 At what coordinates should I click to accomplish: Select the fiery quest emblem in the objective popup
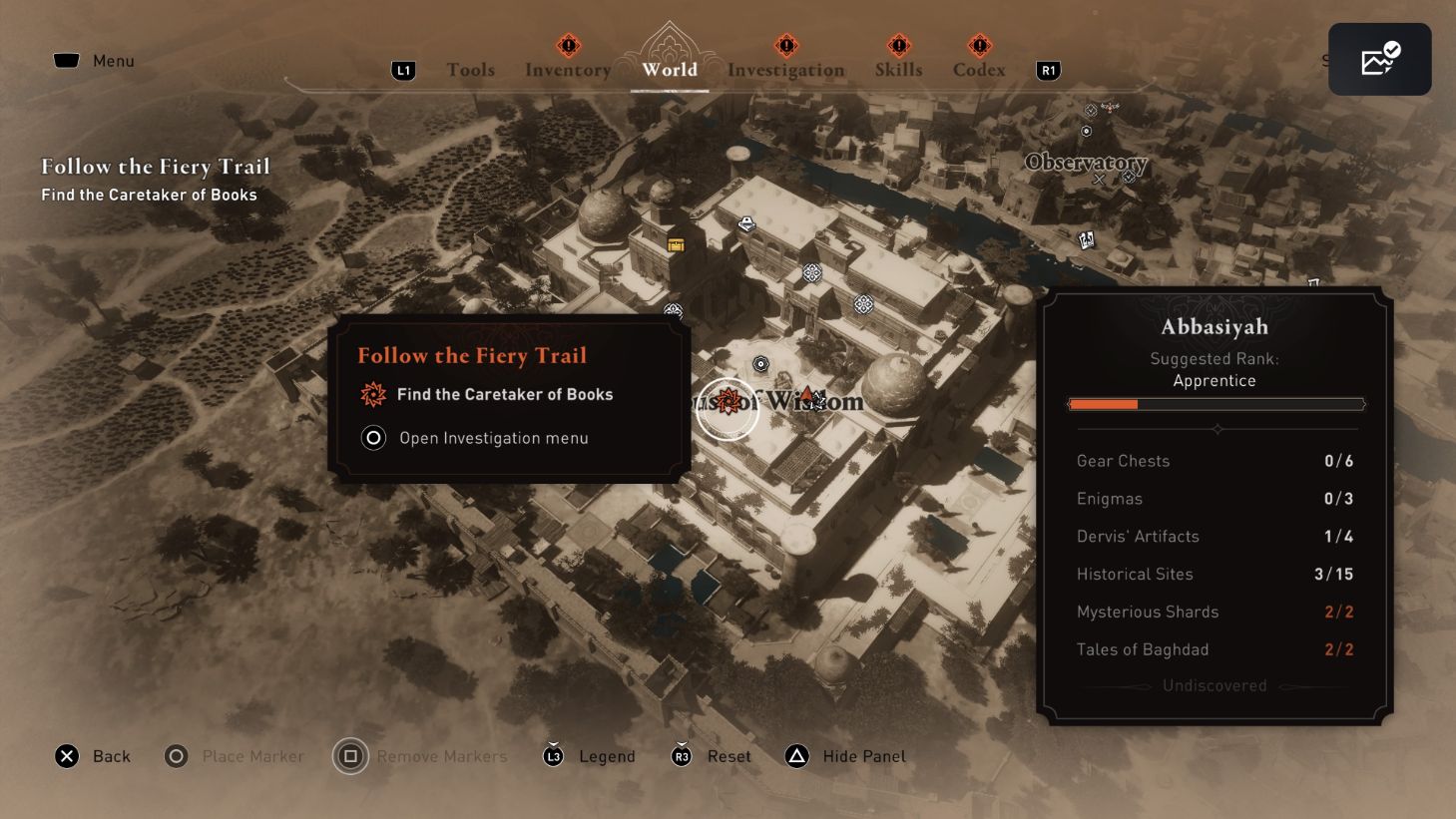[373, 394]
